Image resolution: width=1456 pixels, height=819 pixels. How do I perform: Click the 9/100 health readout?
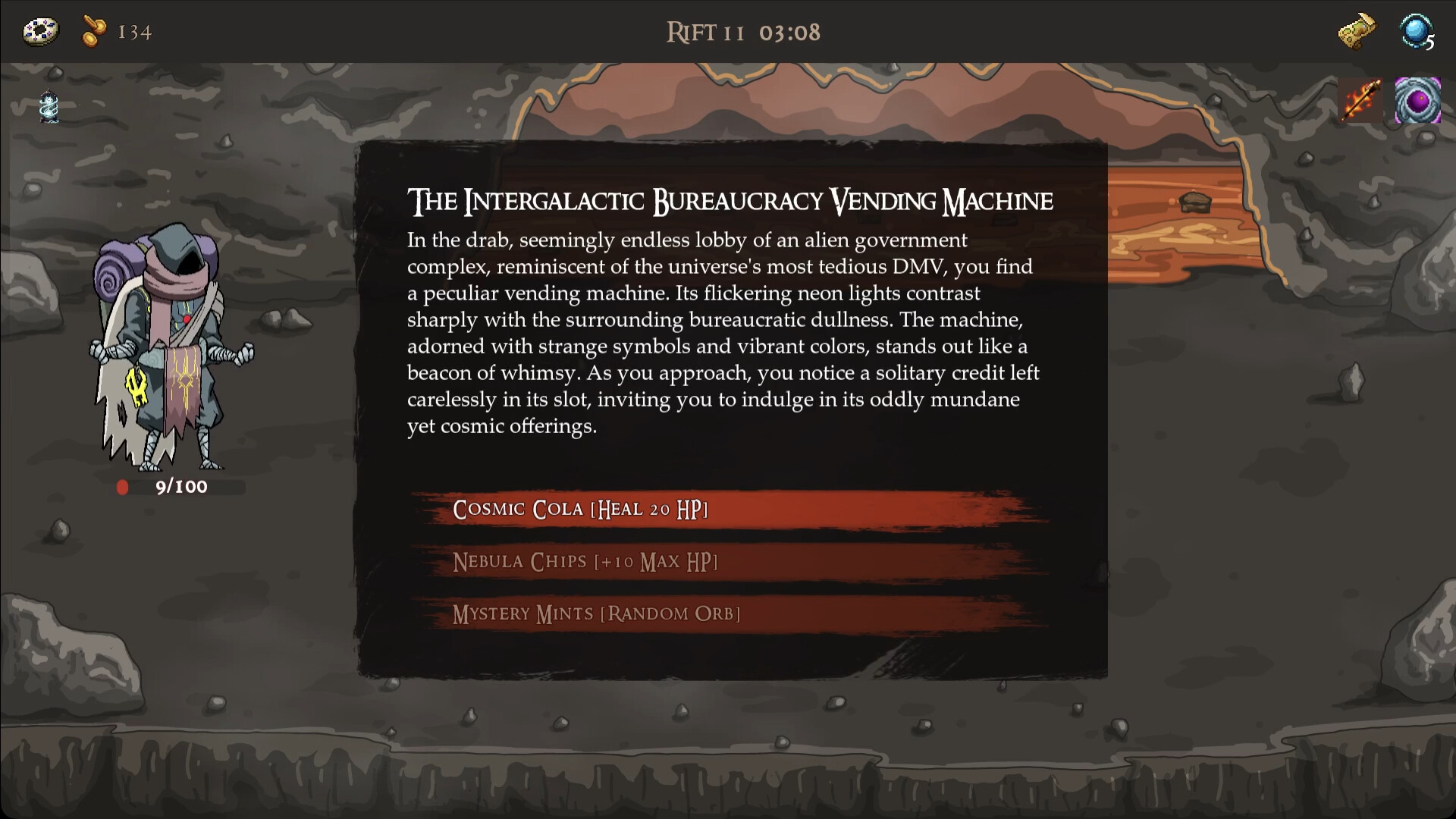pos(180,488)
